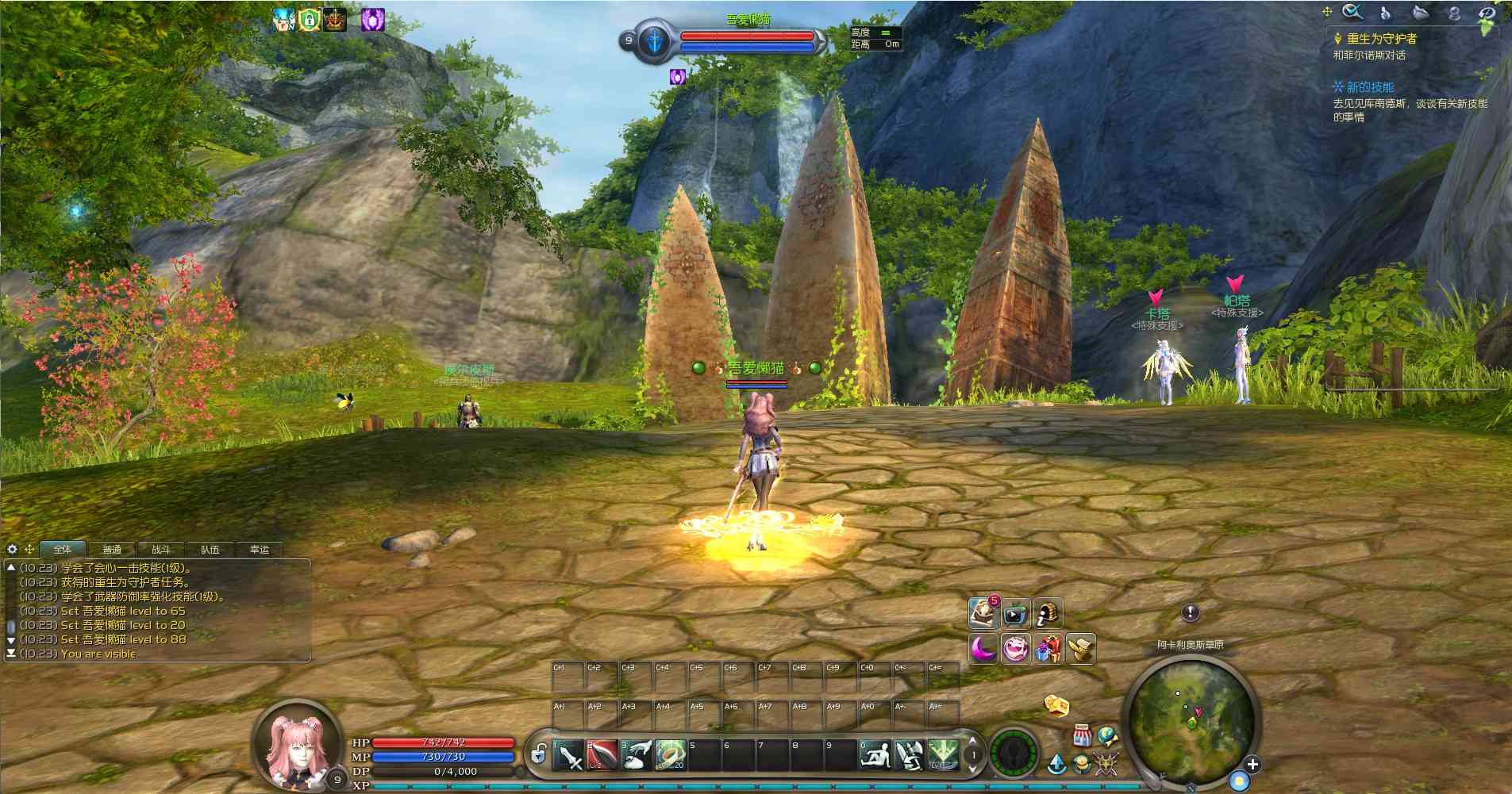
Task: Select the 普通 chat tab
Action: pyautogui.click(x=112, y=549)
